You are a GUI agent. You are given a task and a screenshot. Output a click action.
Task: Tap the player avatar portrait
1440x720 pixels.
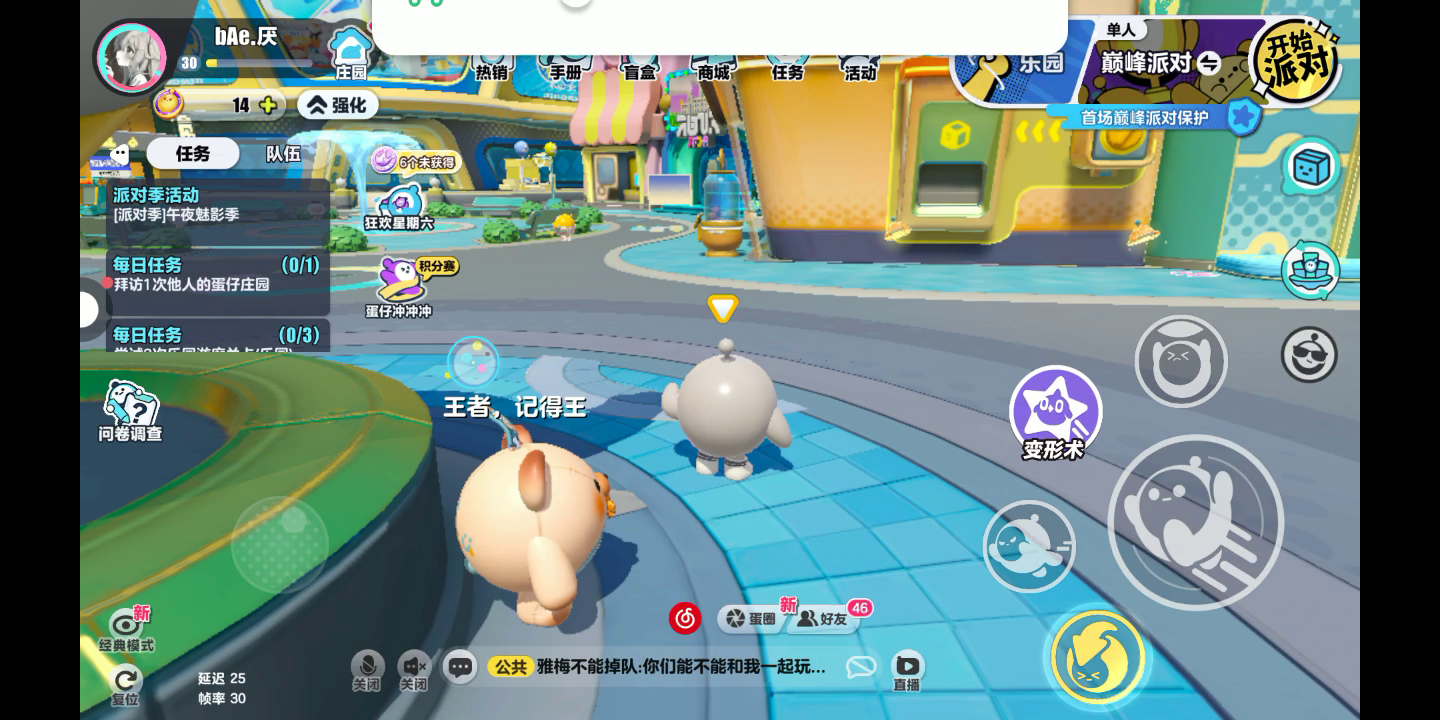click(131, 57)
